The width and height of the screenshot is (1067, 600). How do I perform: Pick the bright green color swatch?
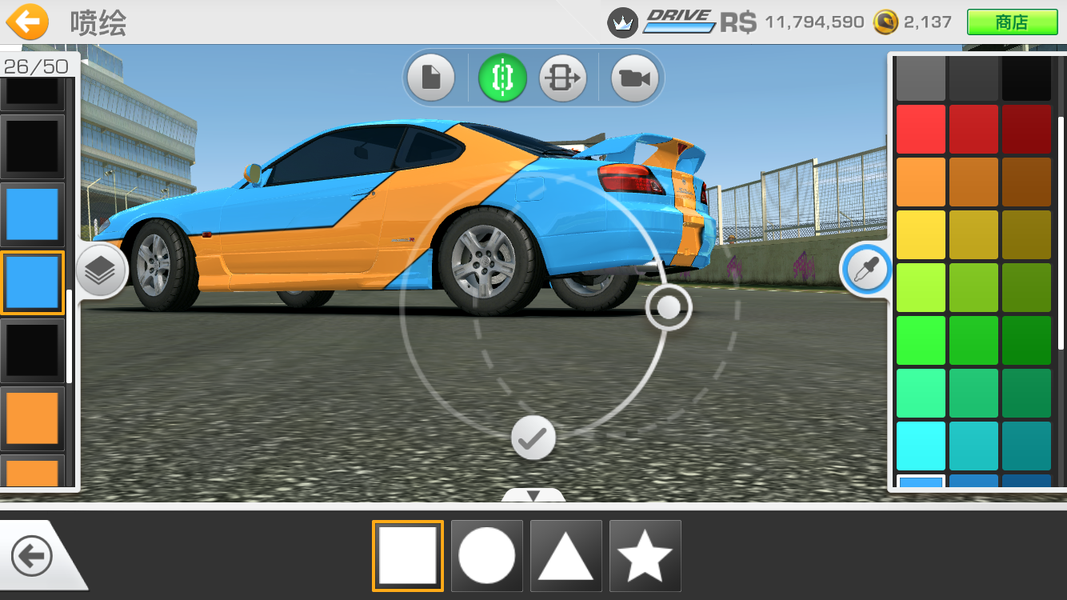(x=920, y=340)
